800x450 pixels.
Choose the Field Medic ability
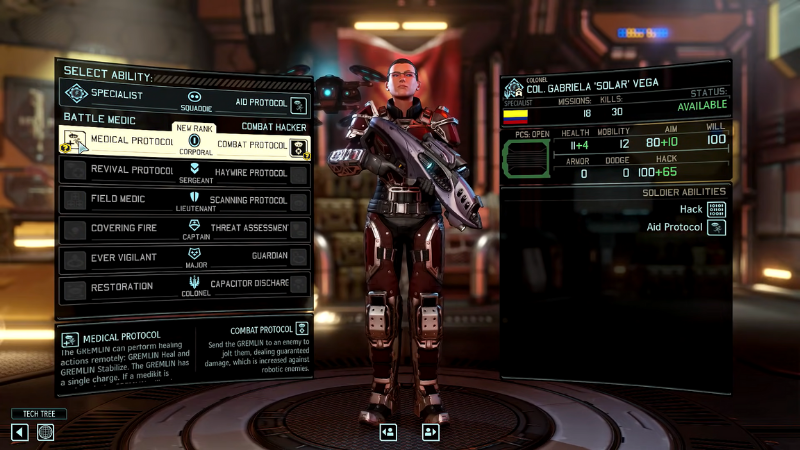coord(118,200)
